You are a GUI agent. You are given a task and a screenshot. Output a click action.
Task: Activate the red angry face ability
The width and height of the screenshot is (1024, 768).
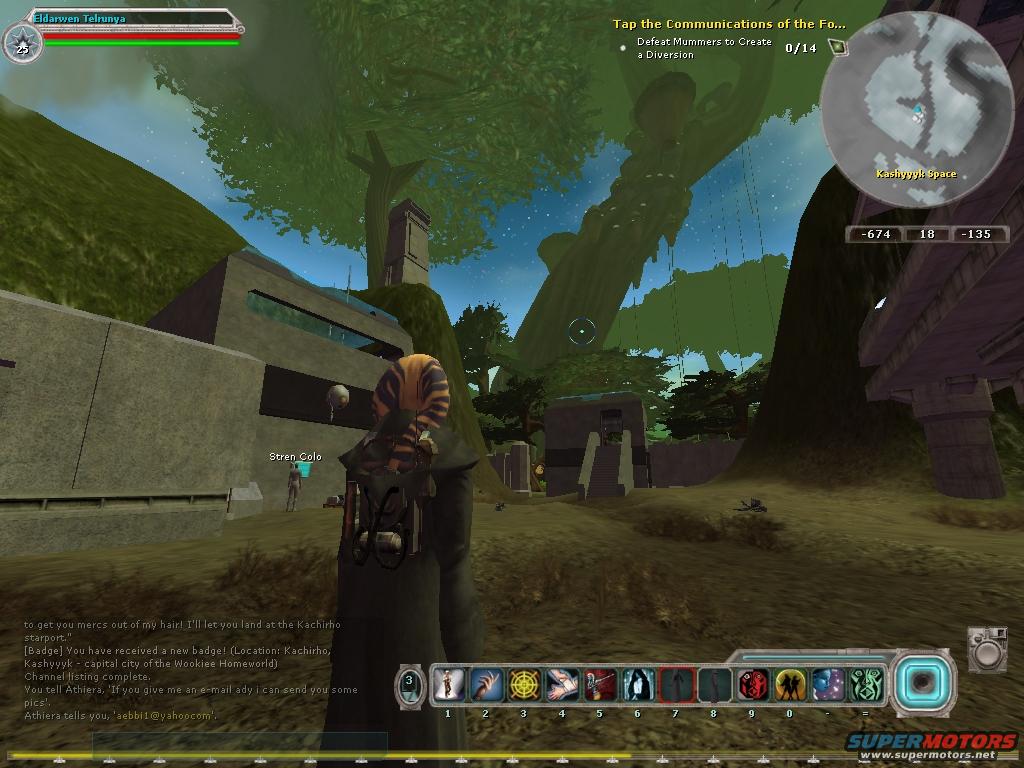(x=752, y=685)
